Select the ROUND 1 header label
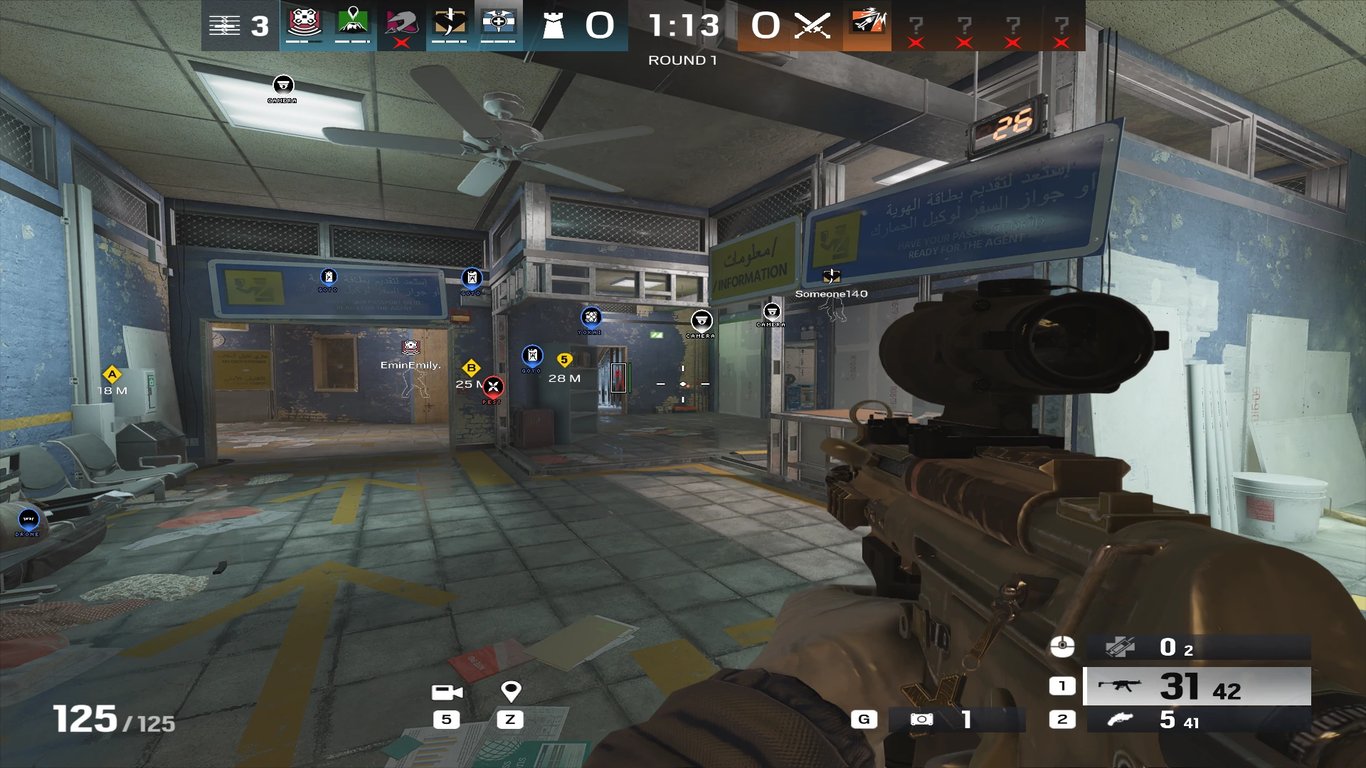The image size is (1366, 768). 683,59
